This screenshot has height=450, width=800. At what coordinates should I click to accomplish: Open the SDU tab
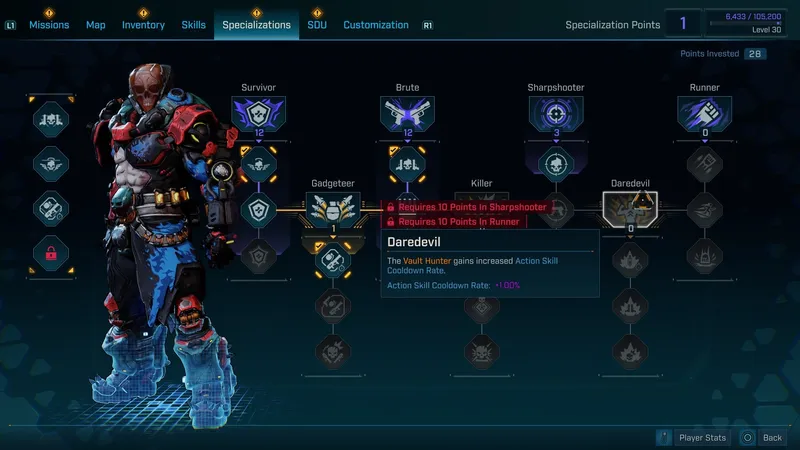coord(317,25)
